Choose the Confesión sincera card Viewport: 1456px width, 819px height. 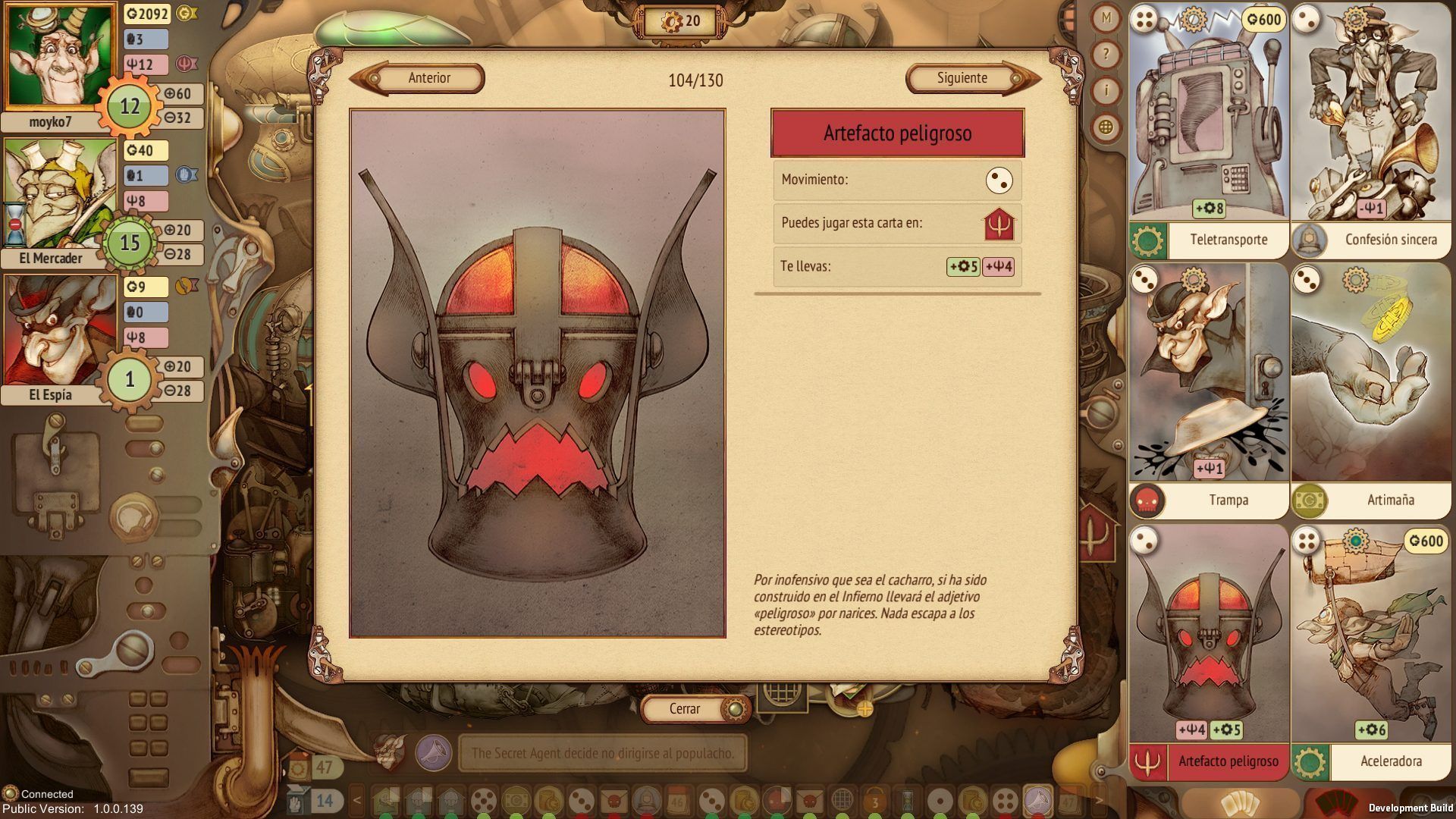(x=1371, y=130)
